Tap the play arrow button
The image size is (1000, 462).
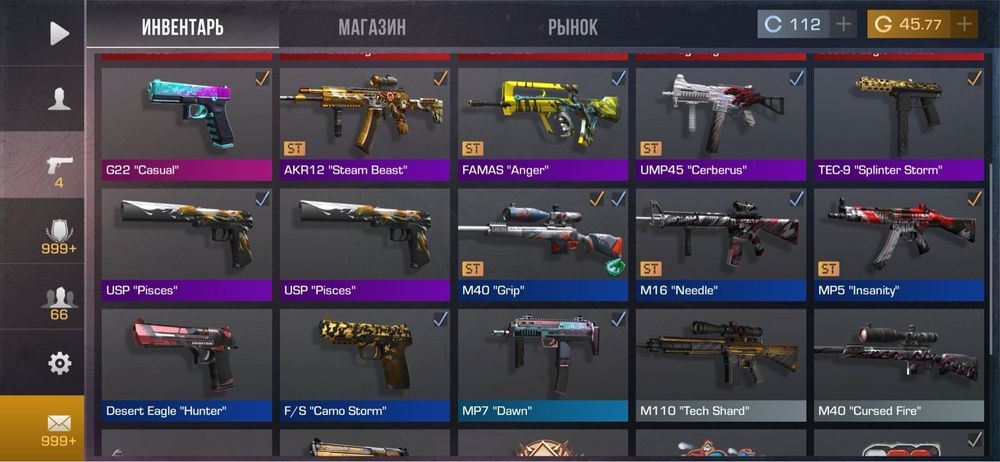coord(59,33)
